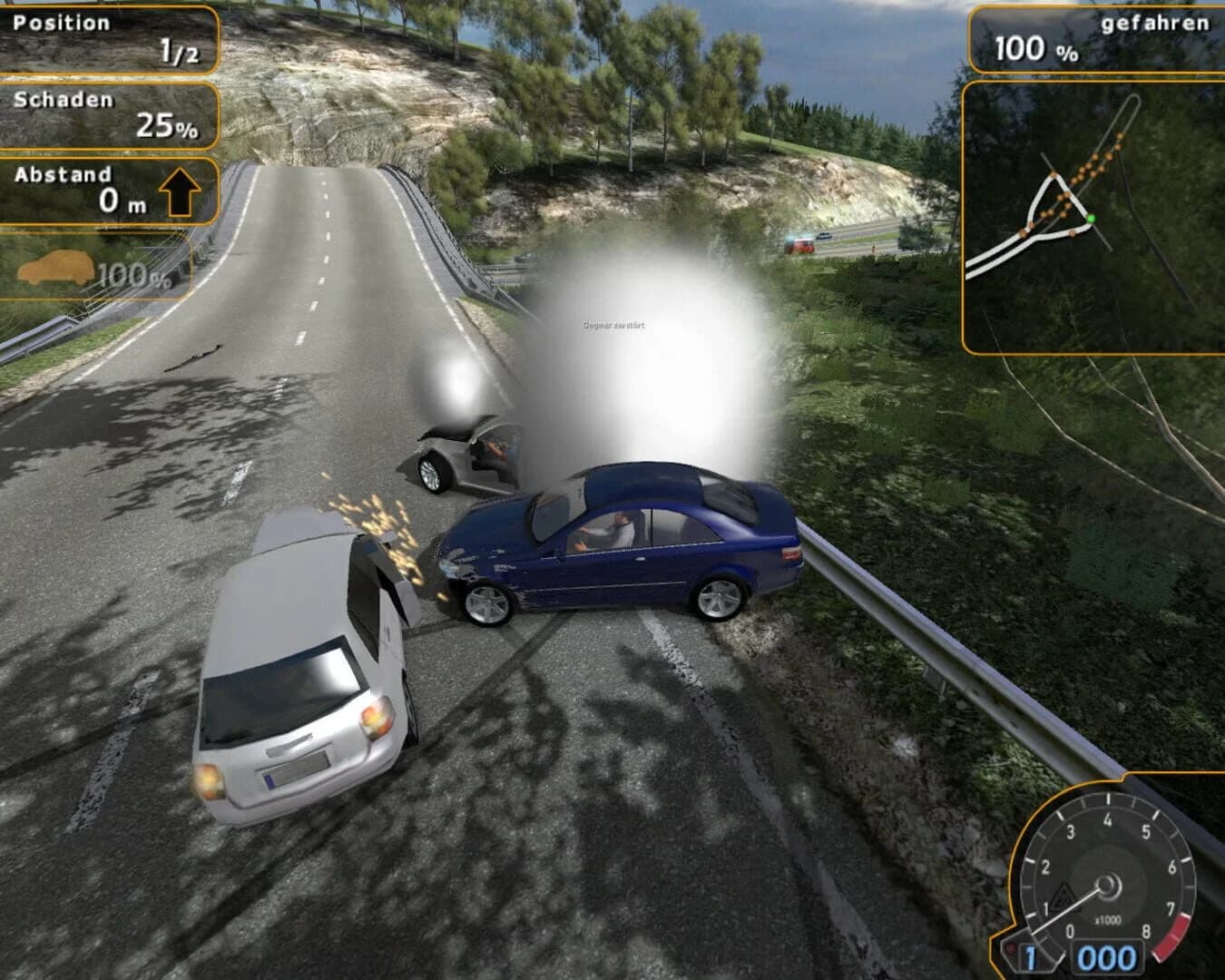
Task: Click the blue gear number 1 display
Action: (1030, 955)
